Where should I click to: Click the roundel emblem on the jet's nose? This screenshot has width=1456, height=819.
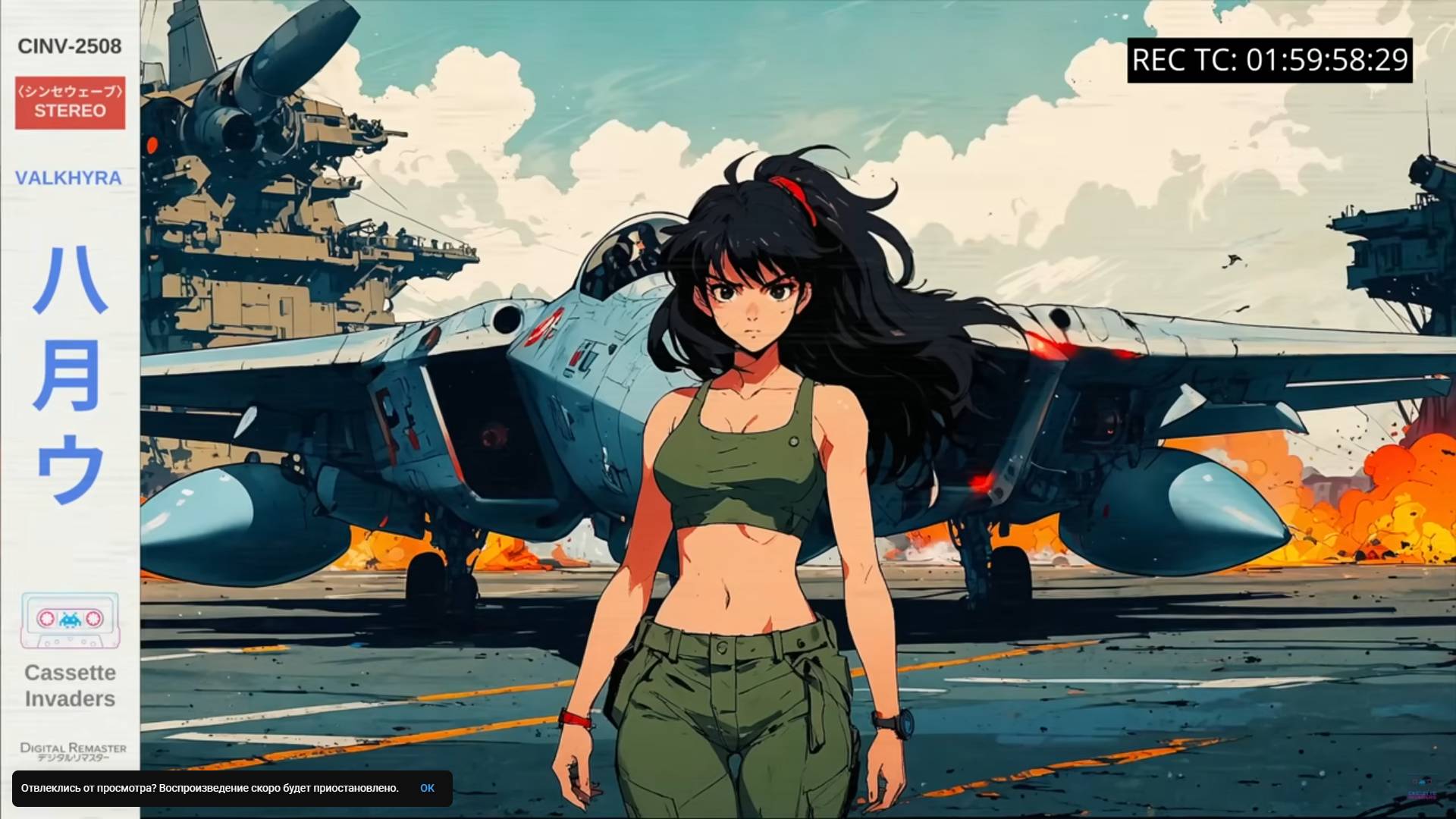point(544,325)
